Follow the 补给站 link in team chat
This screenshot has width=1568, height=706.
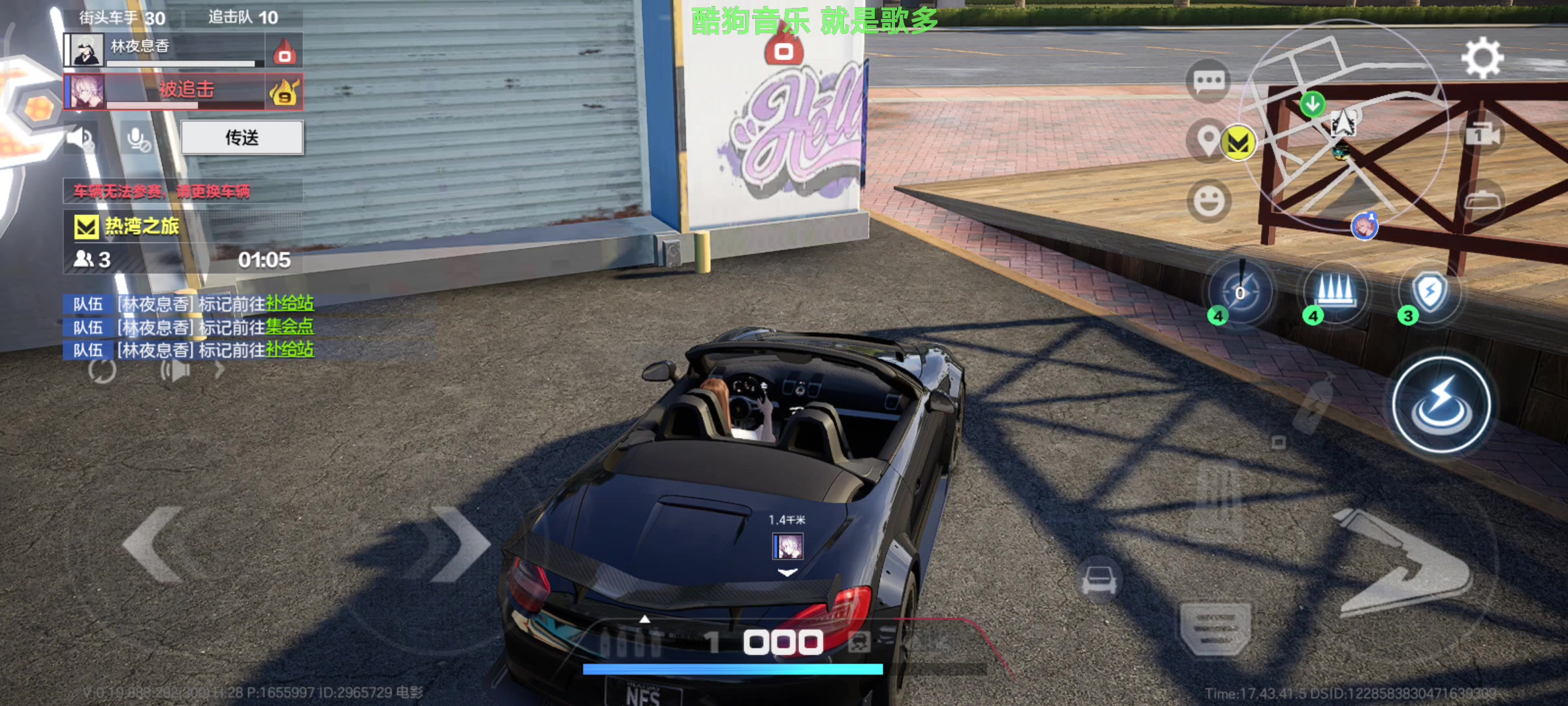click(x=289, y=303)
